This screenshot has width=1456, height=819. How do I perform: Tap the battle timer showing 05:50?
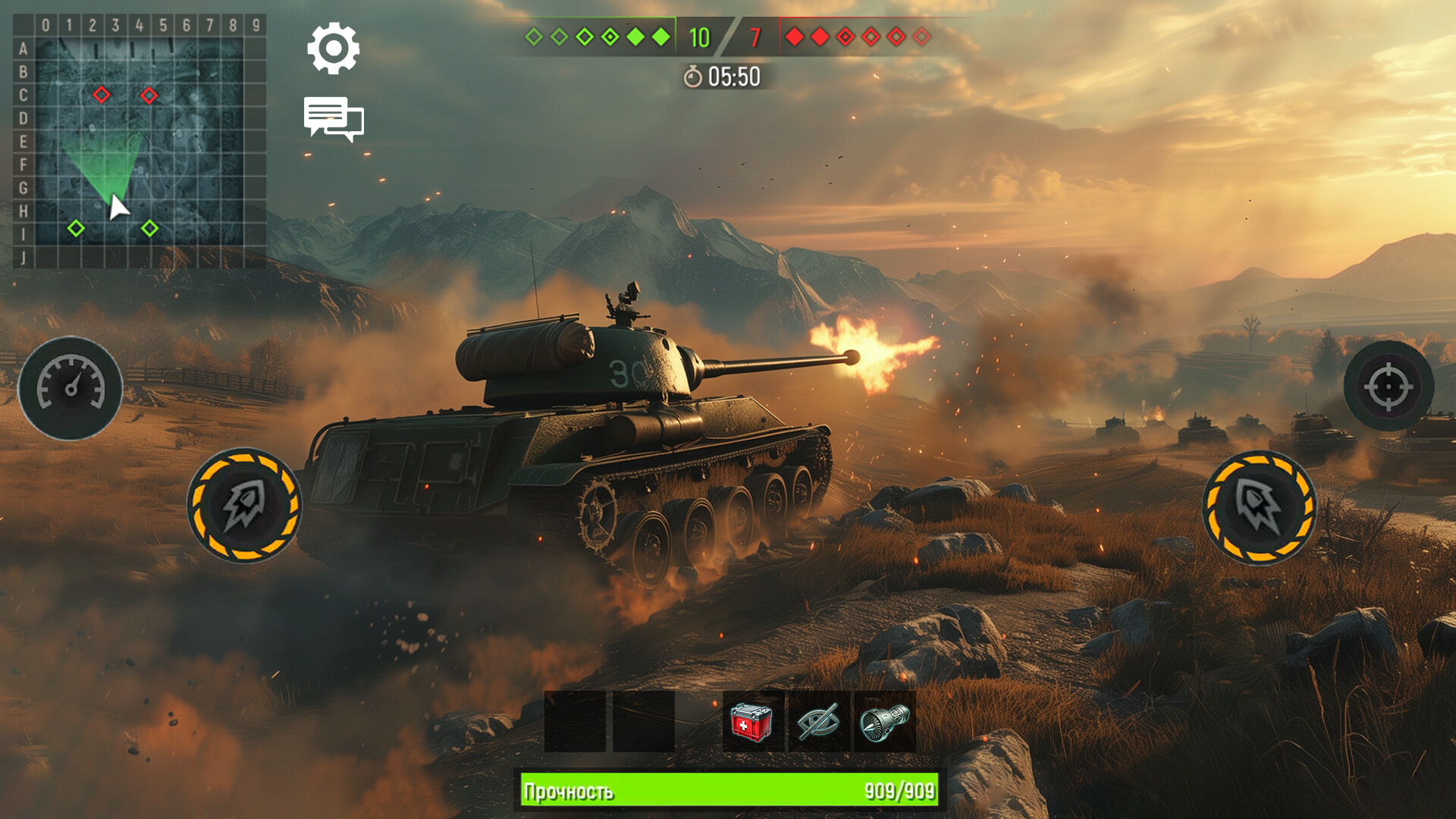point(728,76)
